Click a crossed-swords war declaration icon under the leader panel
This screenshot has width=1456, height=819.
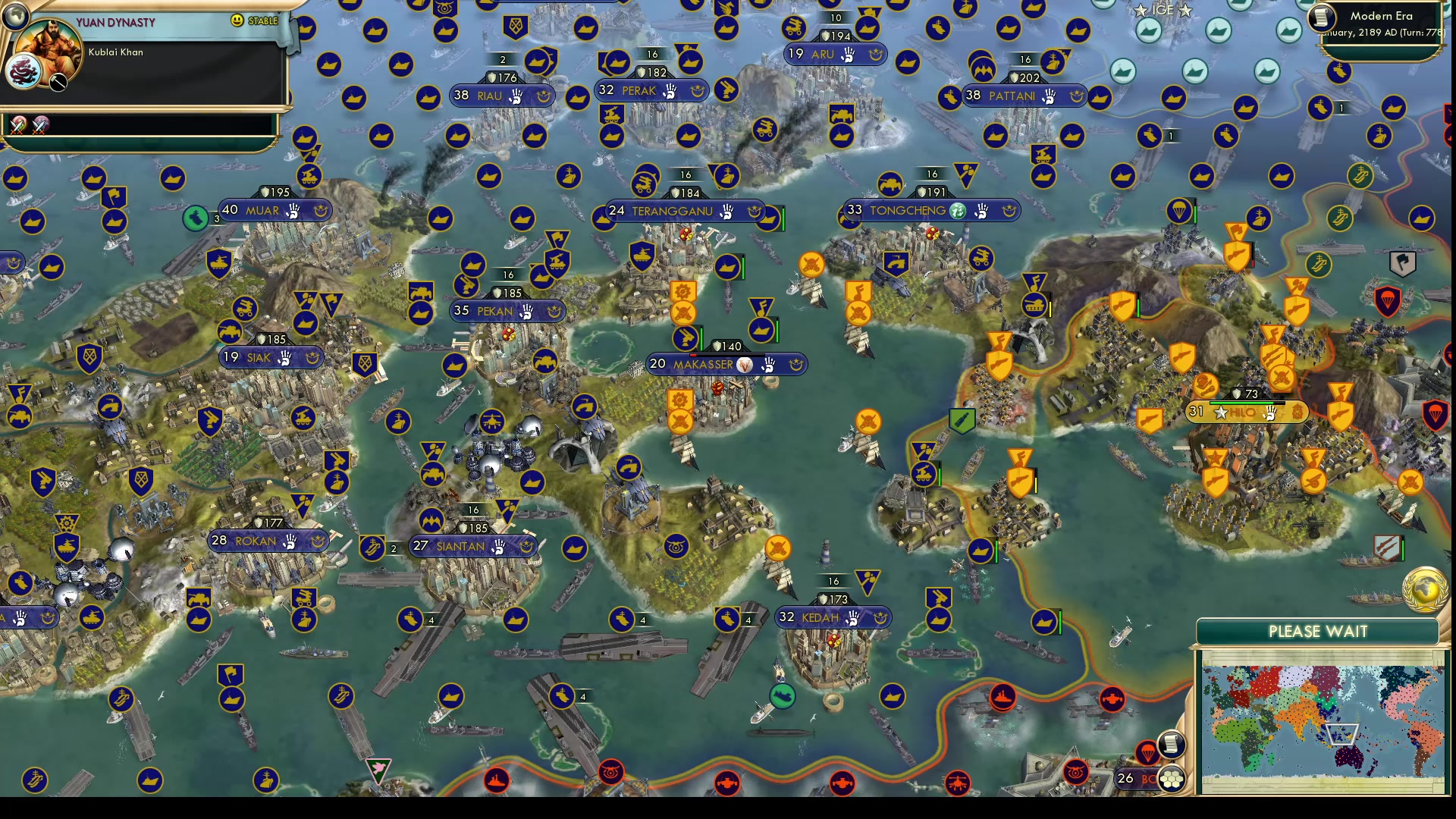(x=17, y=125)
